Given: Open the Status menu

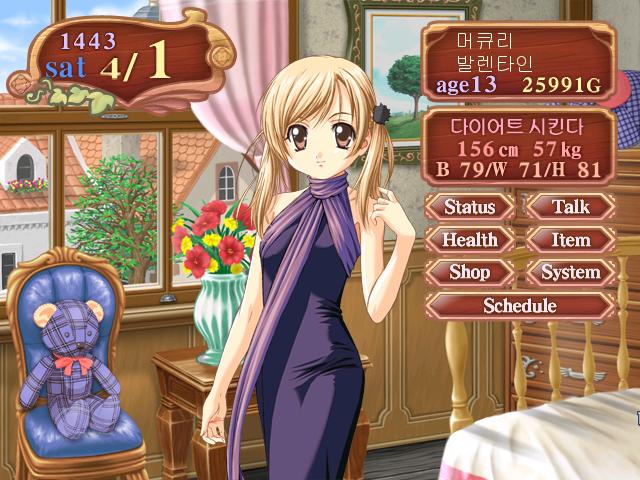Looking at the screenshot, I should pyautogui.click(x=470, y=207).
